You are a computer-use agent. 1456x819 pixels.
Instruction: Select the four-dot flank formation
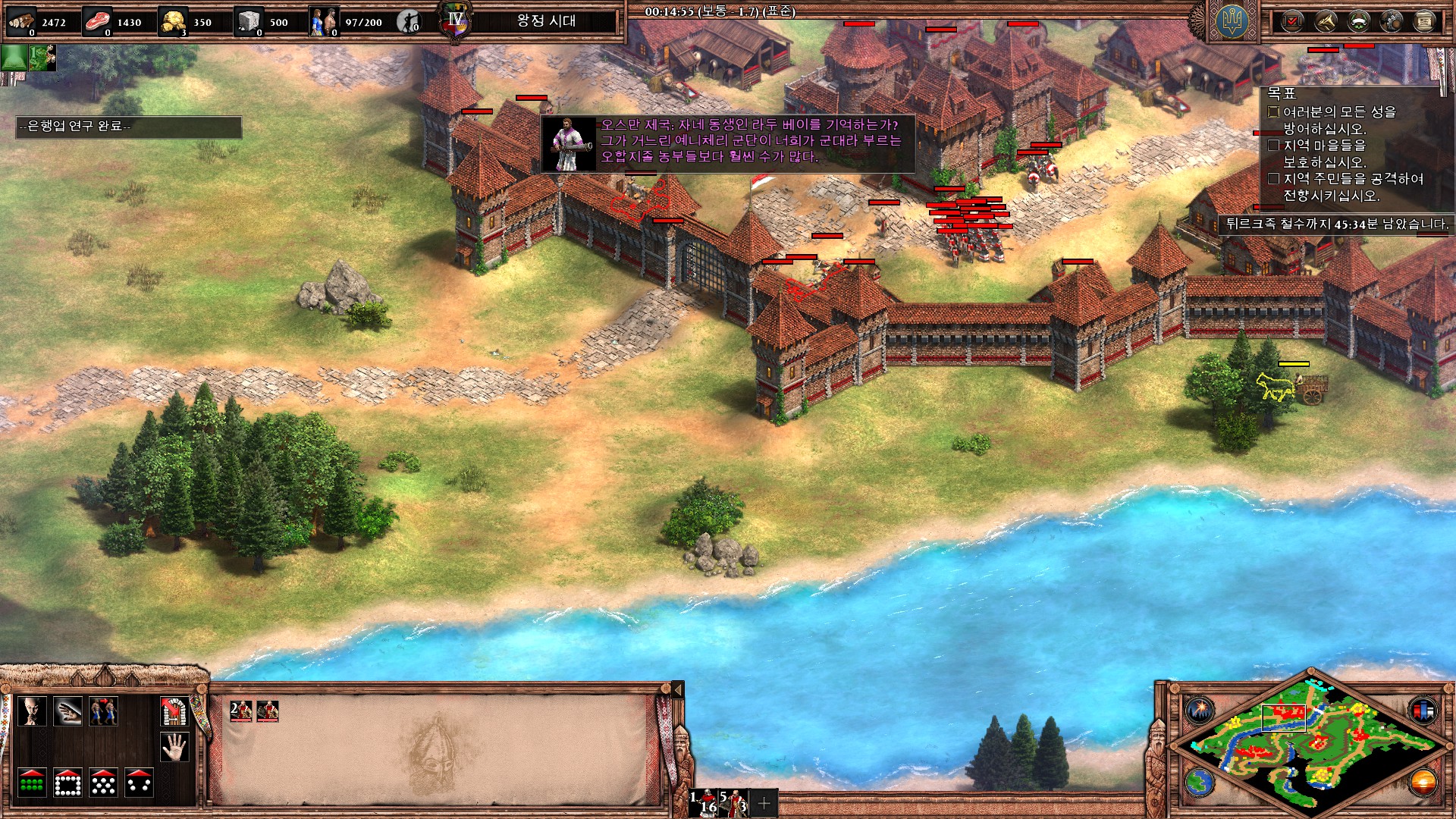pos(140,783)
